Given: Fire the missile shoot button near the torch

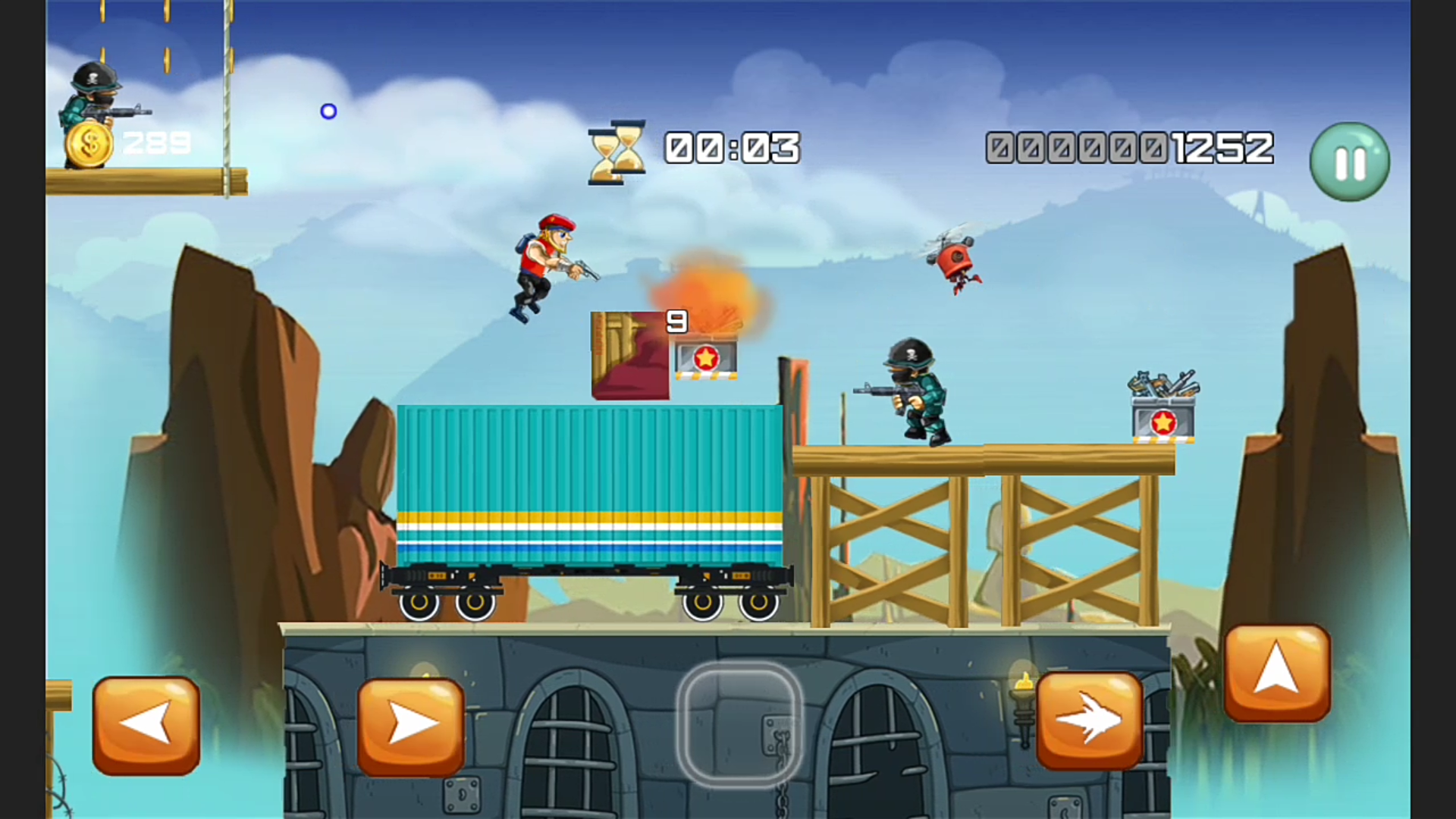Looking at the screenshot, I should 1090,720.
